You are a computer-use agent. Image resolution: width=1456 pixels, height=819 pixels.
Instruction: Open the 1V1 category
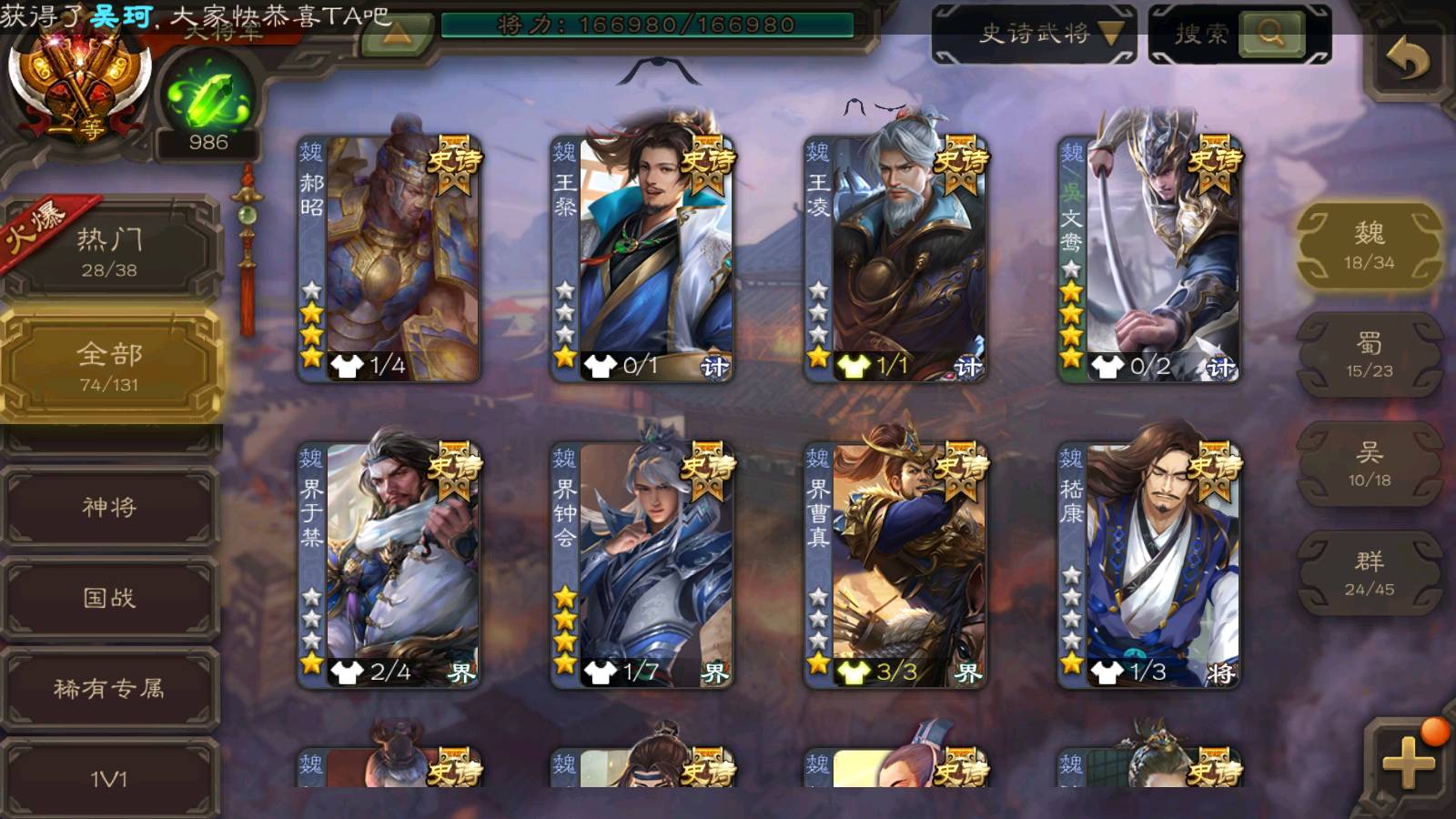(x=109, y=778)
